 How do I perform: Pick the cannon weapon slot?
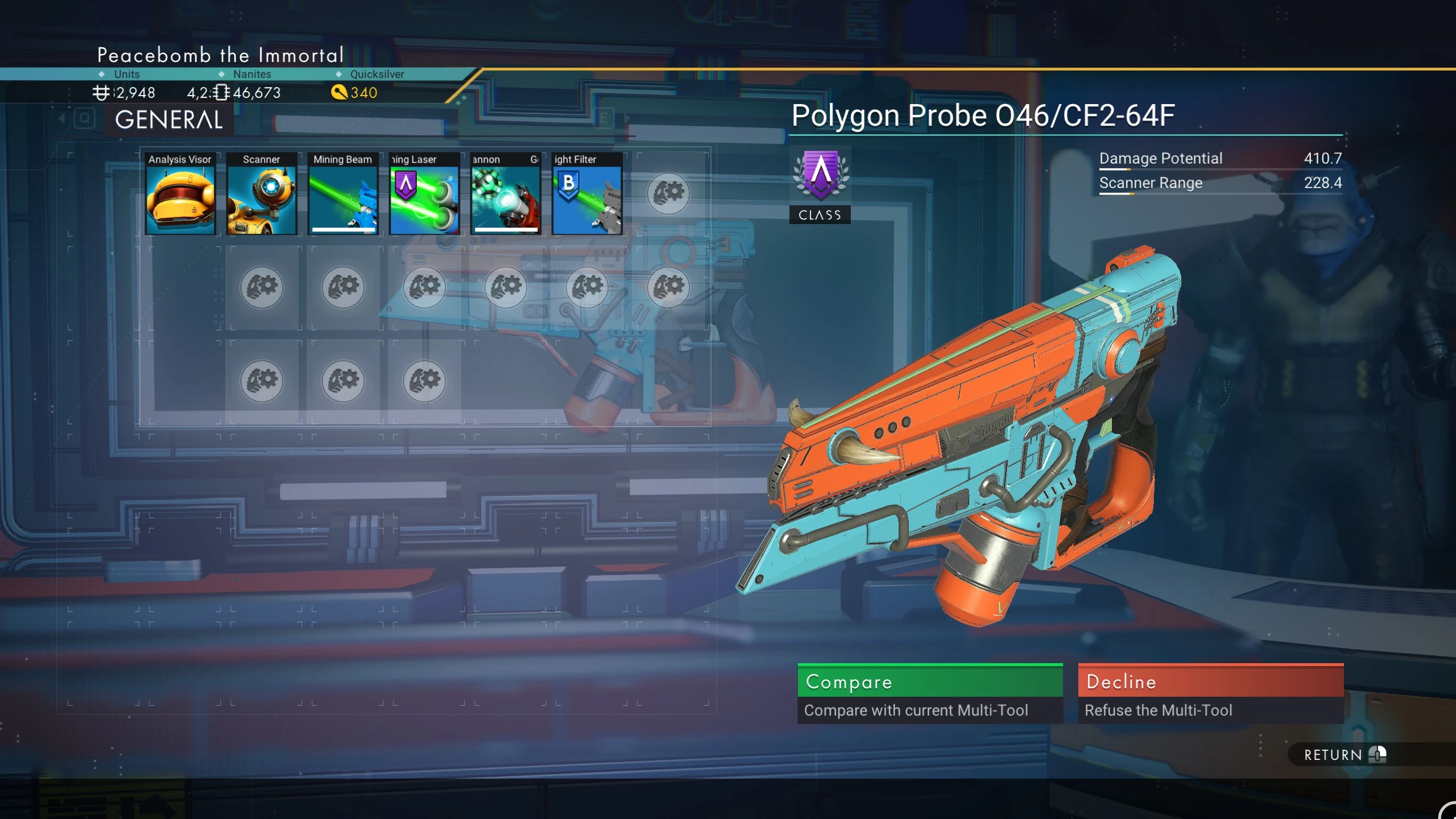click(506, 194)
